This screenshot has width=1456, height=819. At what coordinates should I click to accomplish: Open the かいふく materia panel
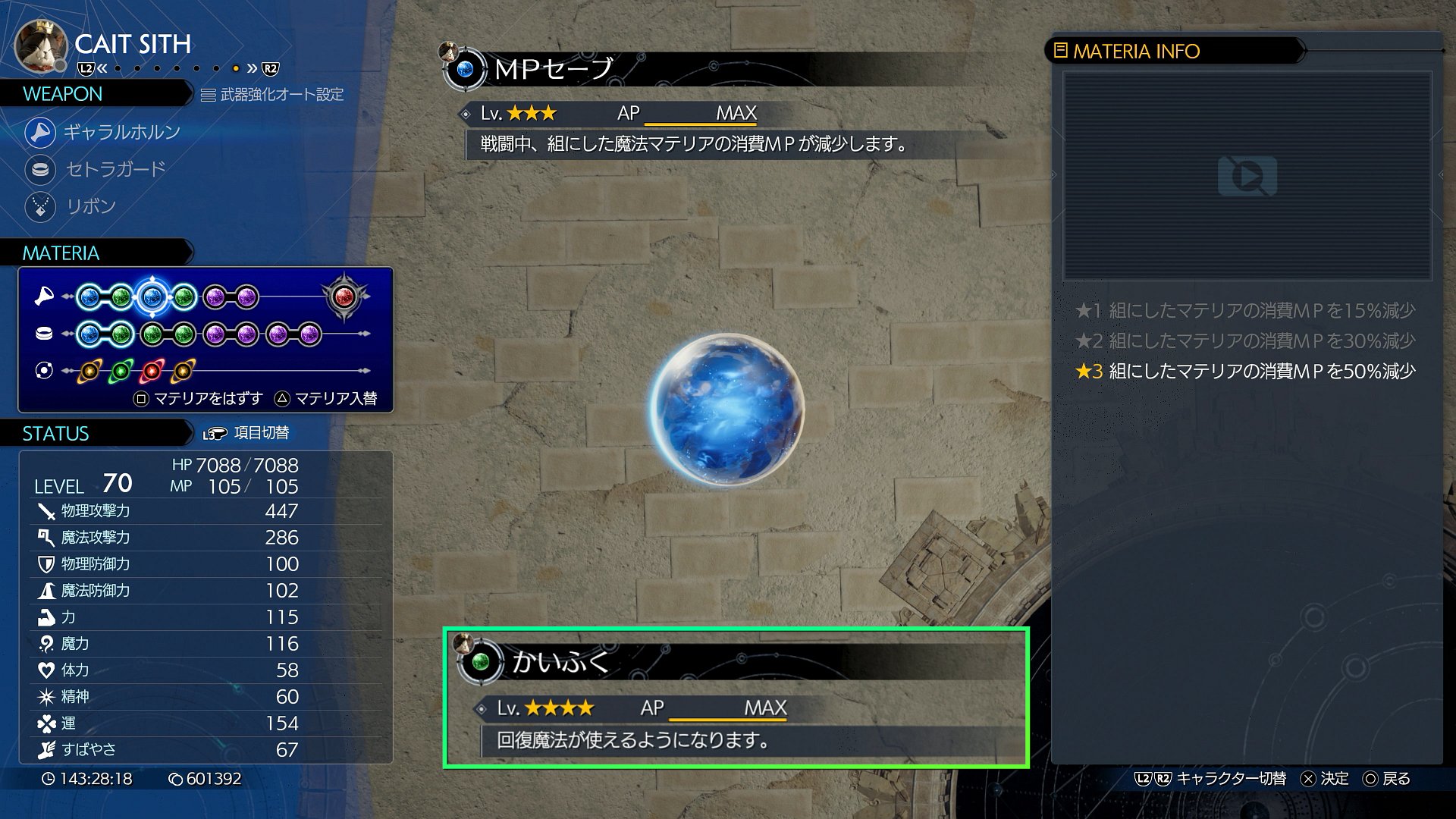(736, 698)
